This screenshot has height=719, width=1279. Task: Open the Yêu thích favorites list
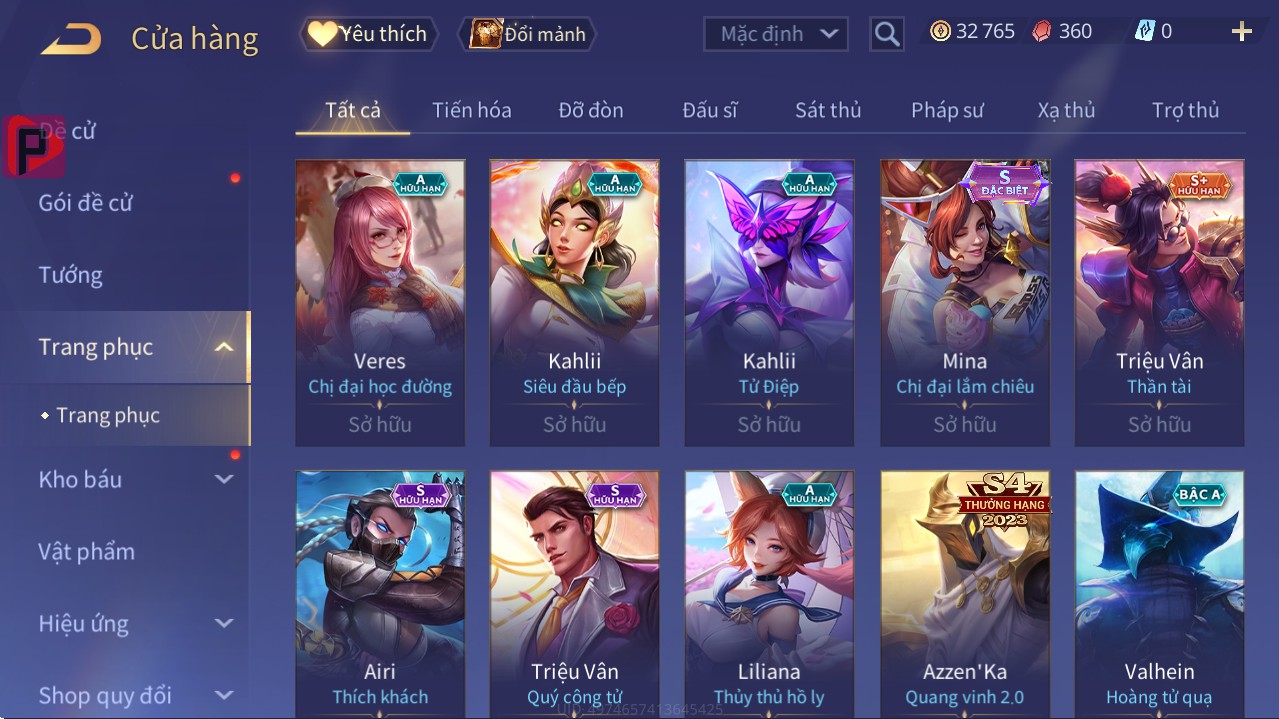click(x=367, y=34)
